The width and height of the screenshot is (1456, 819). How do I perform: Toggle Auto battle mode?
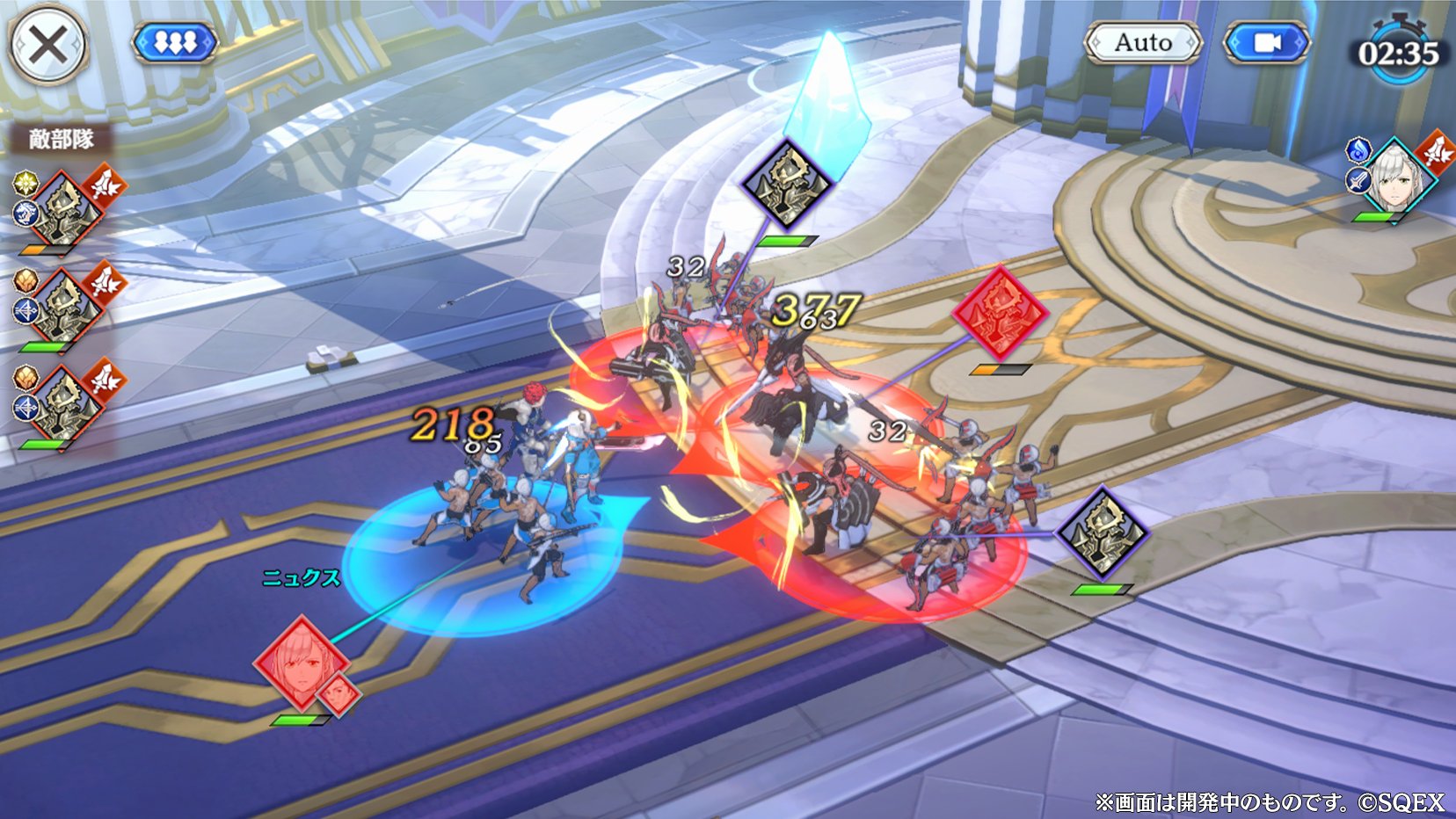click(x=1143, y=41)
